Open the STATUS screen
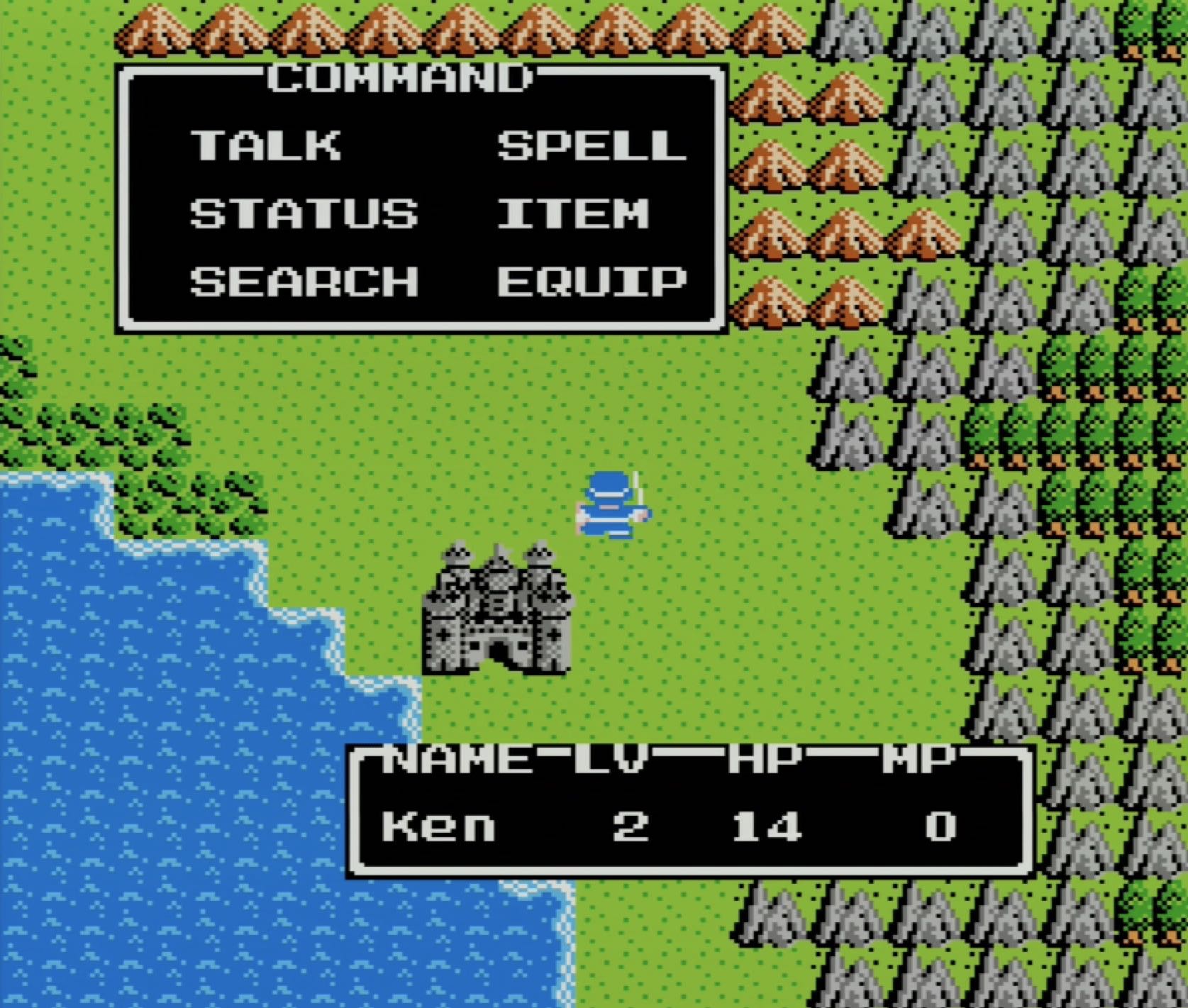 pyautogui.click(x=304, y=213)
